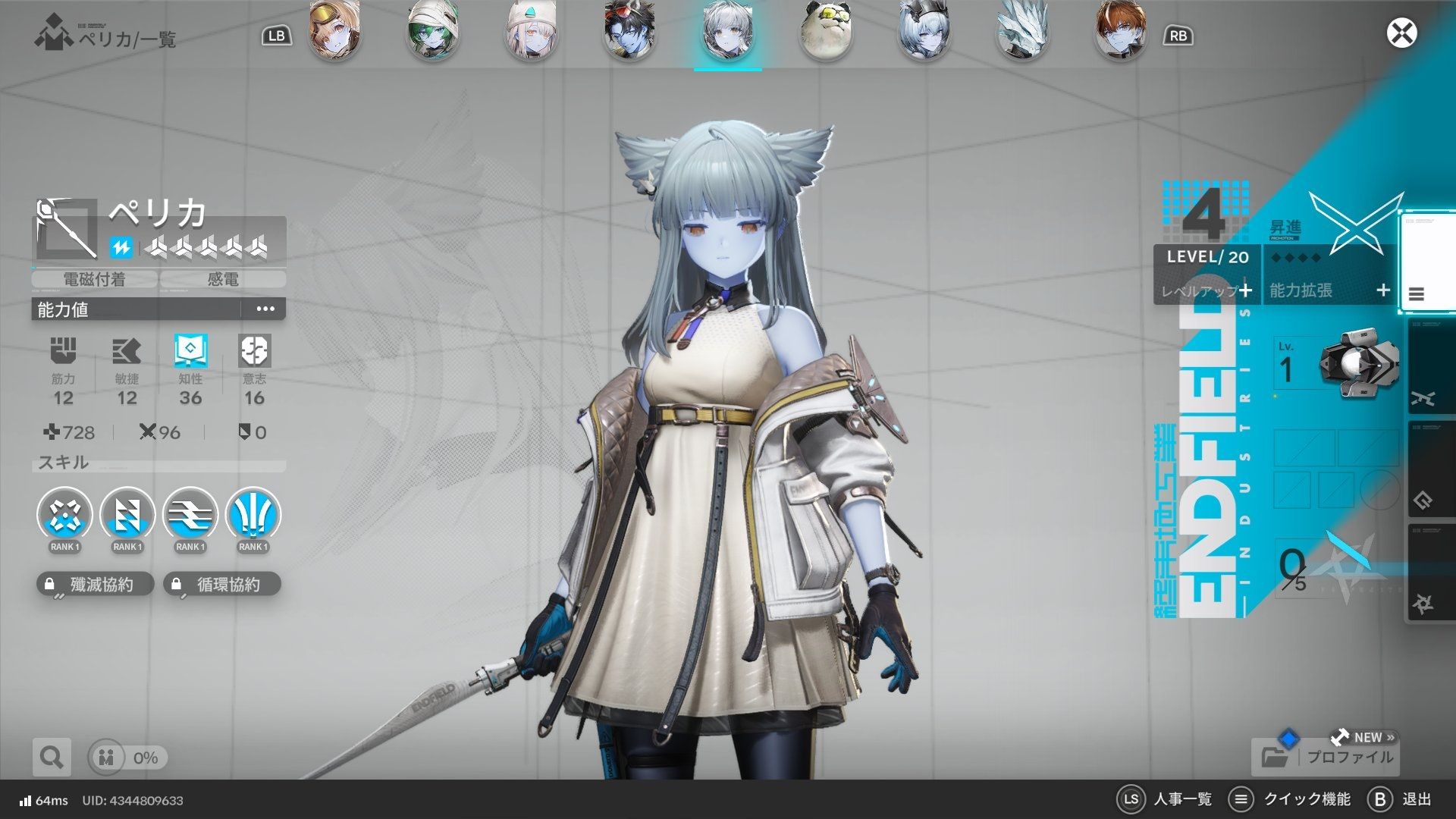Click the magnifier search icon at bottom left
Viewport: 1456px width, 819px height.
tap(51, 757)
